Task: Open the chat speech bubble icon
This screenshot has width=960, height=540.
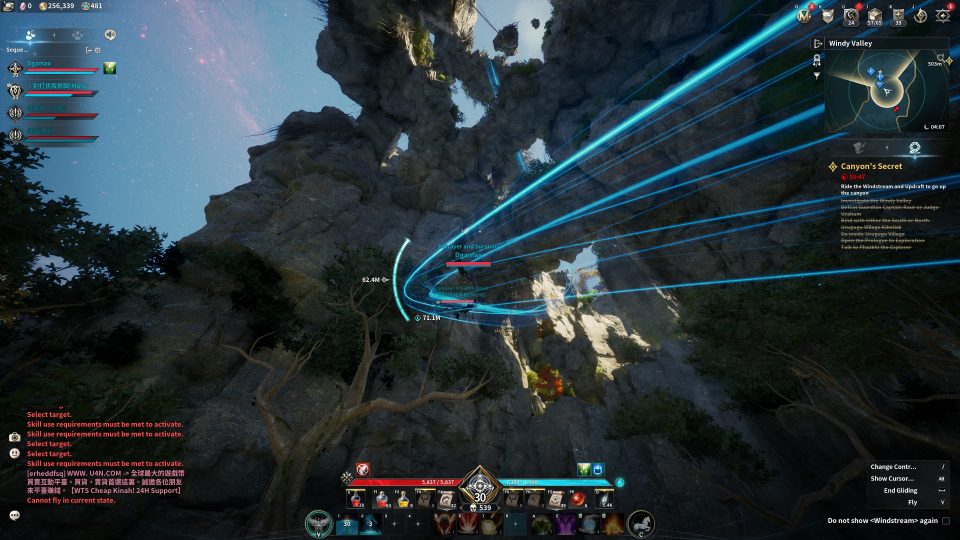Action: click(15, 515)
